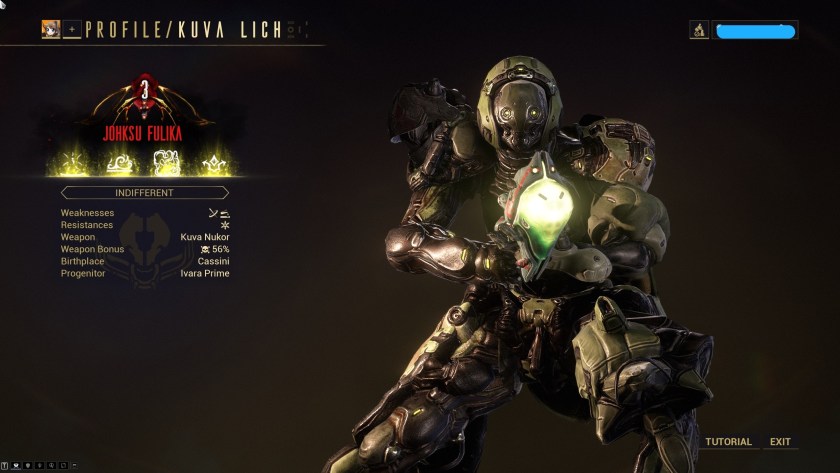Viewport: 840px width, 473px height.
Task: Select the skull icon in the bottom toolbar
Action: click(x=27, y=466)
